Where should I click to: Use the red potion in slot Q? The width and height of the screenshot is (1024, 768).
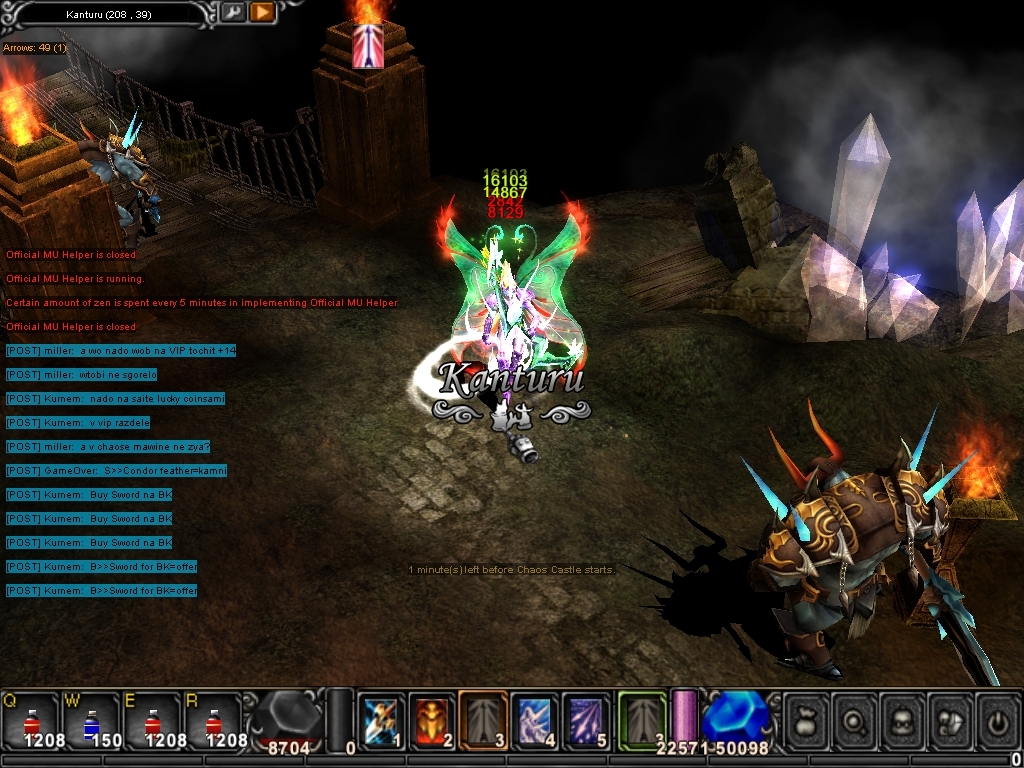coord(29,719)
